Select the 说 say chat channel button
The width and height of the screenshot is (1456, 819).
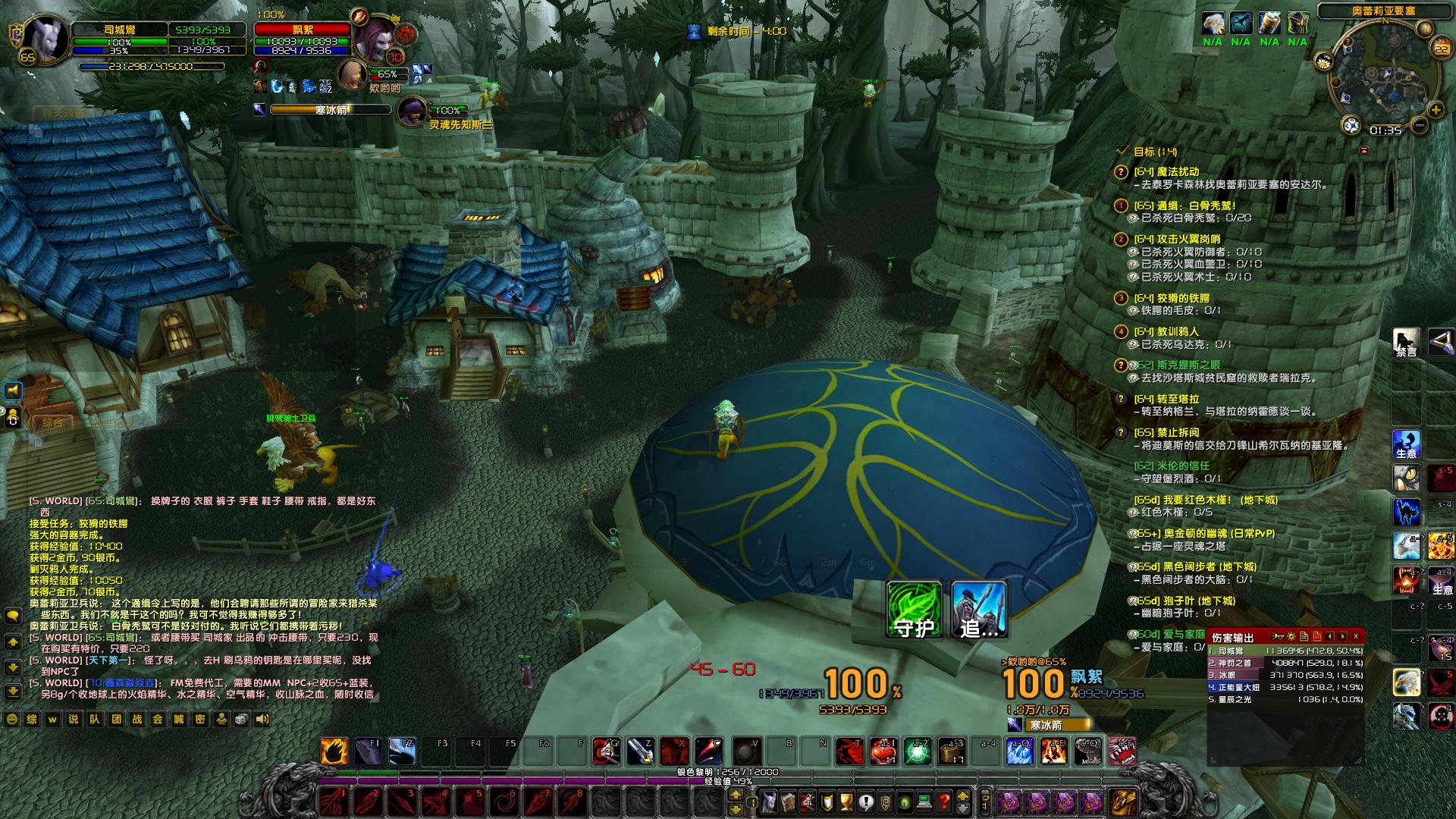[x=74, y=719]
